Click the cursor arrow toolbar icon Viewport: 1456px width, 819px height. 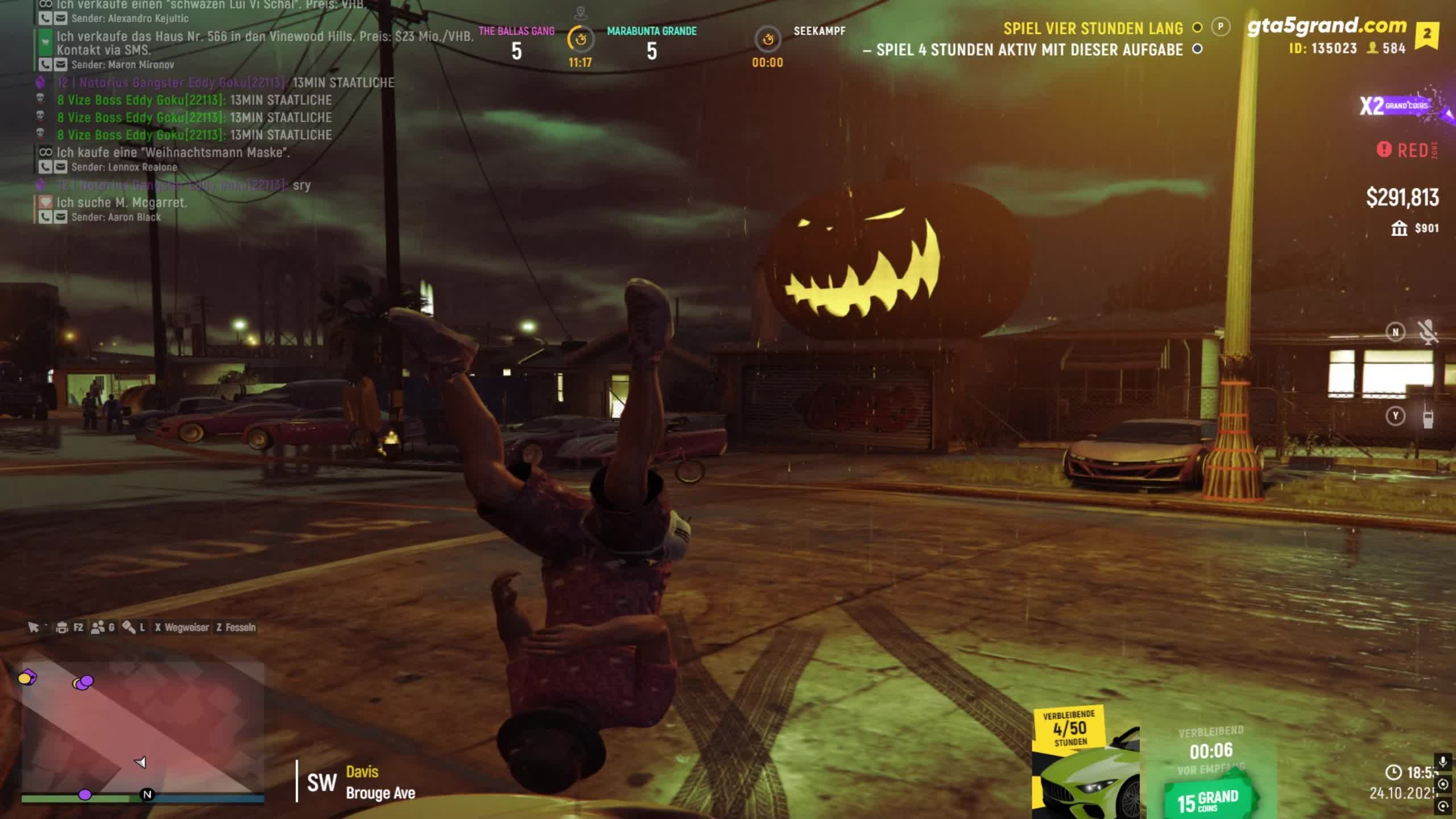(x=34, y=627)
